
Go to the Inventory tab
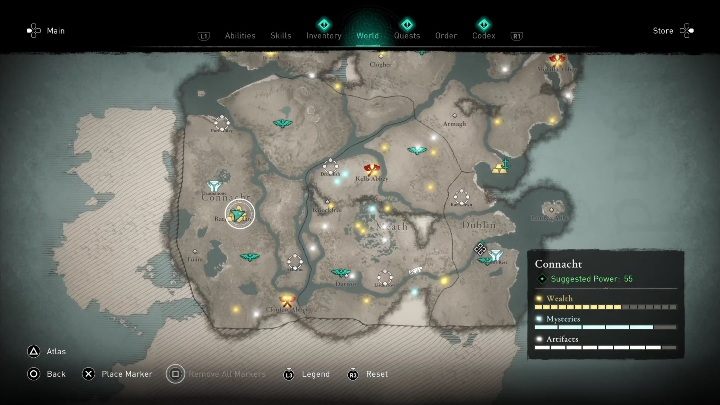pos(323,35)
